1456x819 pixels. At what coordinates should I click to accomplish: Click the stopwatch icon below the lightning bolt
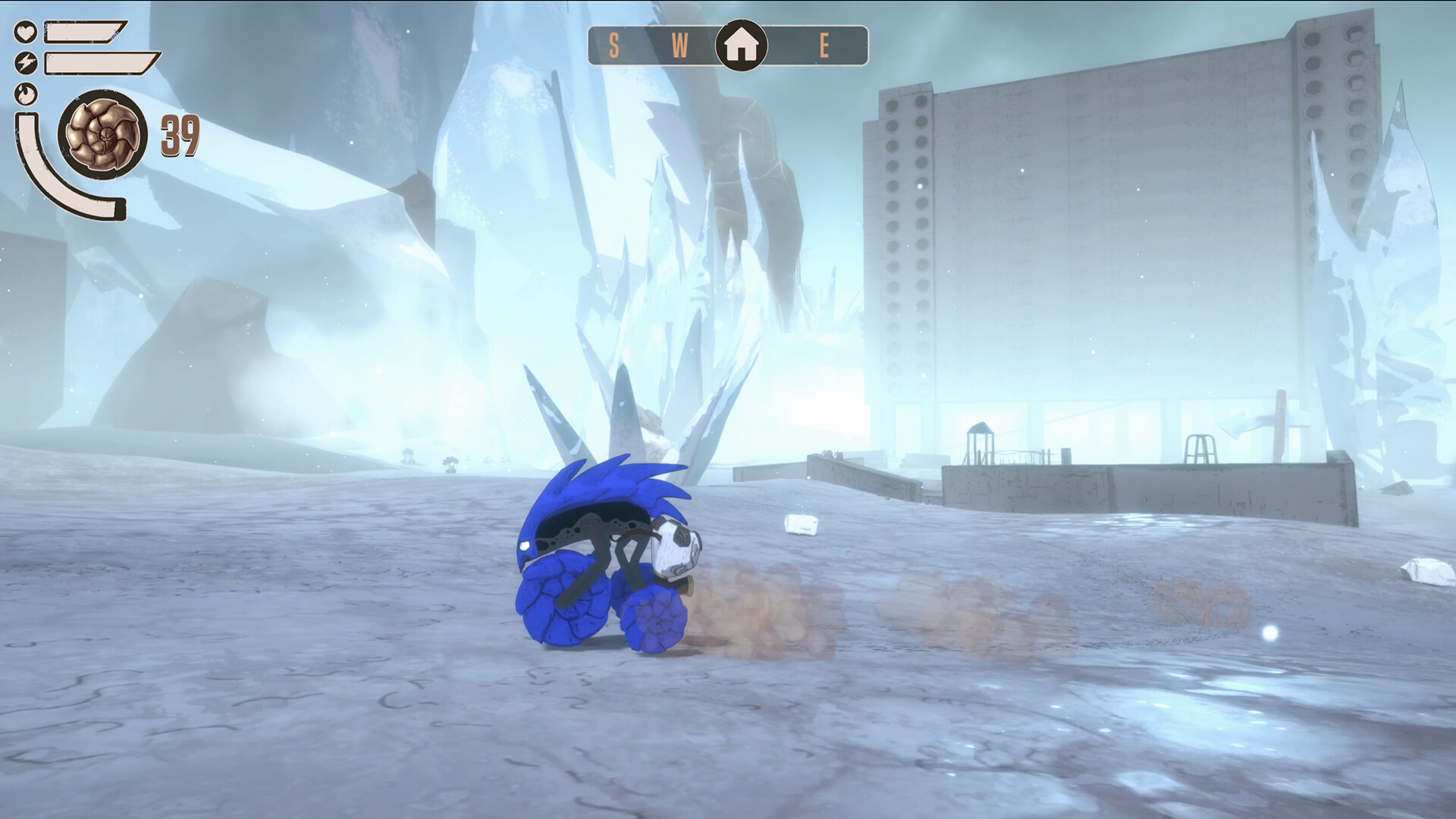click(x=26, y=93)
